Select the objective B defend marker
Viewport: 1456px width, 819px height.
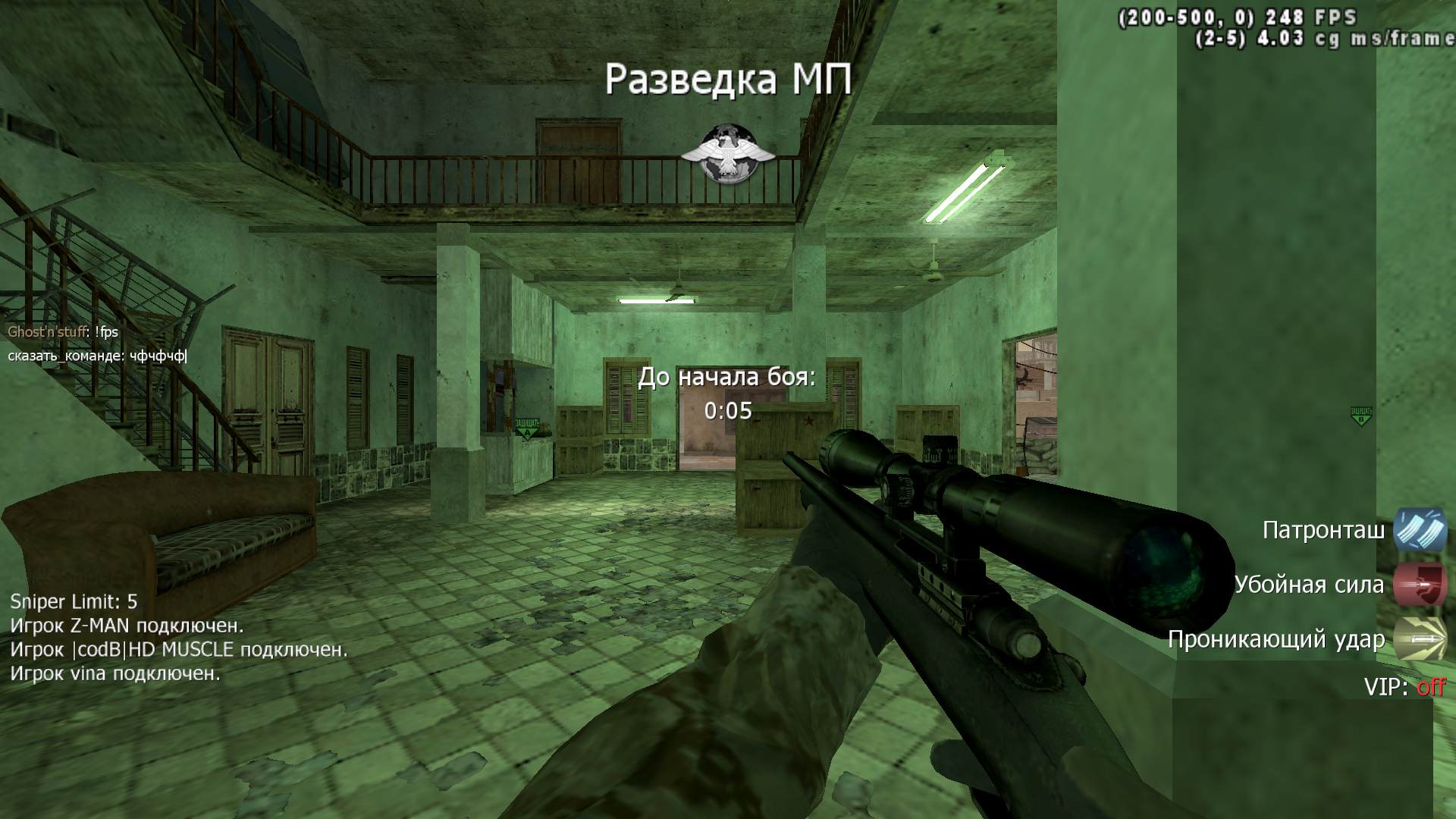[1361, 415]
